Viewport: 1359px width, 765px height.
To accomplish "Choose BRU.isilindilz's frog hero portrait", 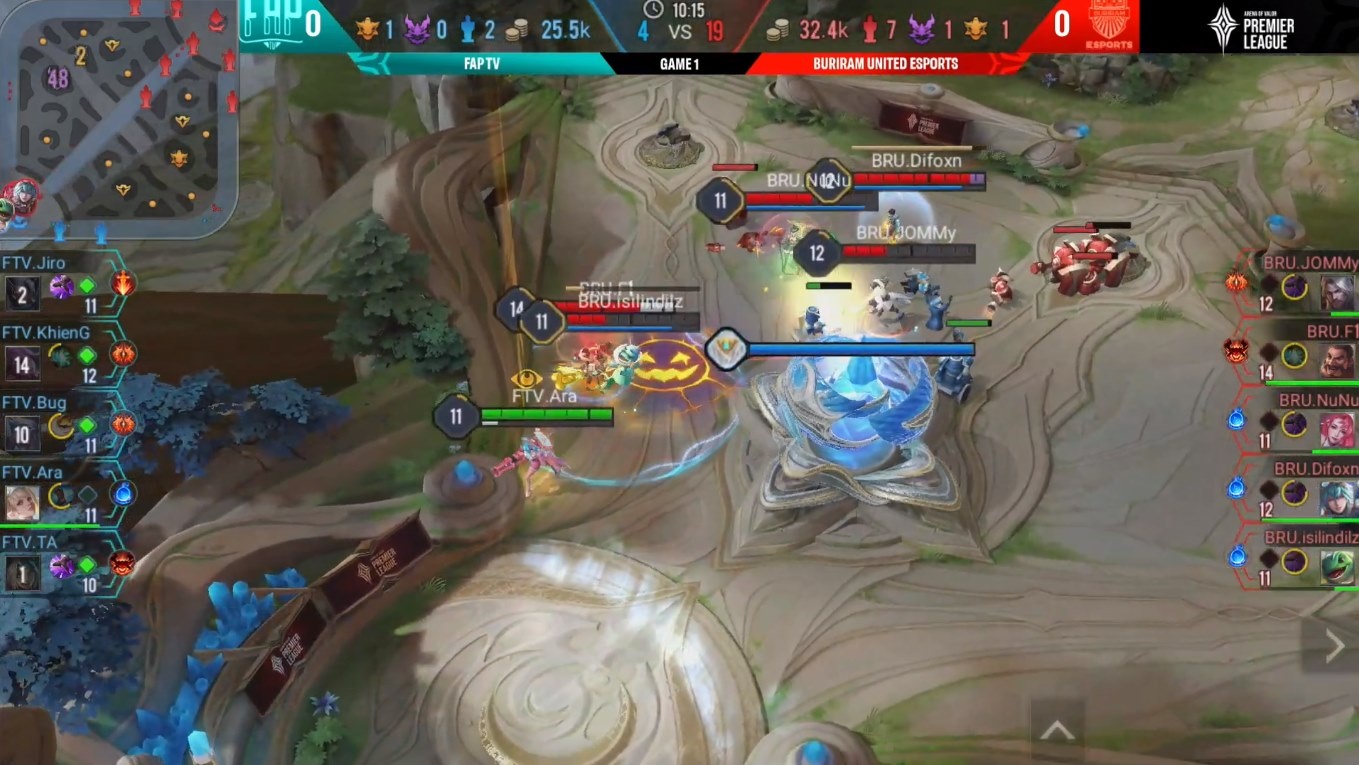I will pyautogui.click(x=1336, y=567).
